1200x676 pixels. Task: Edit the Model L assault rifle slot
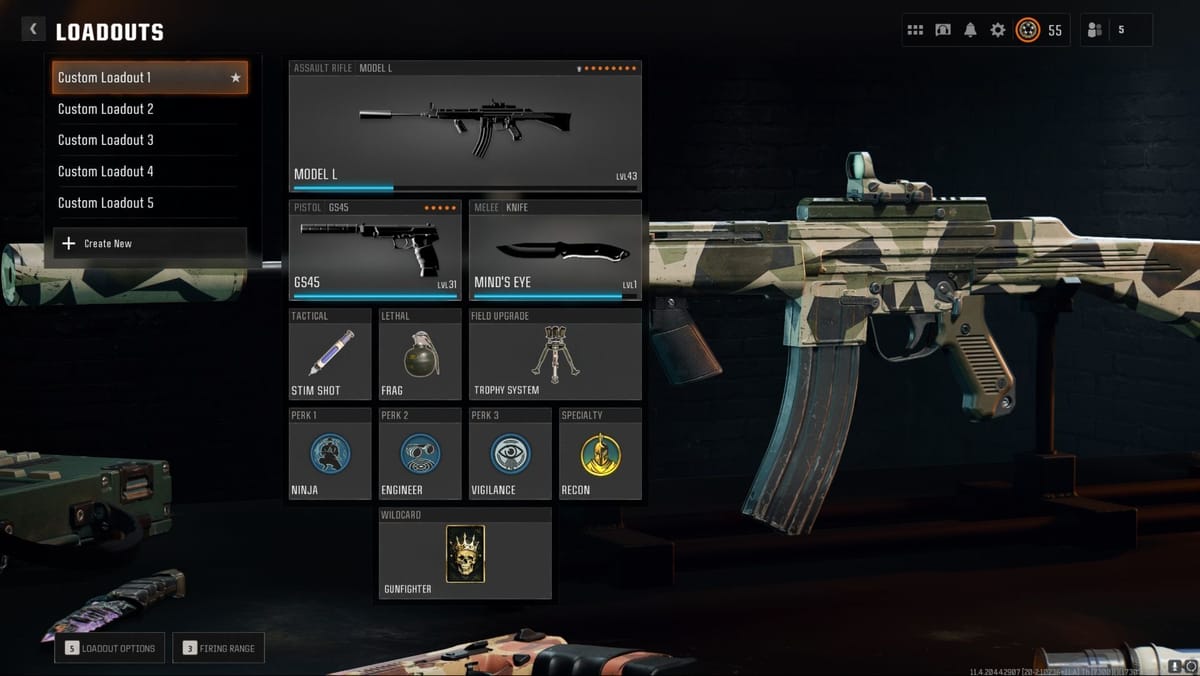[465, 126]
